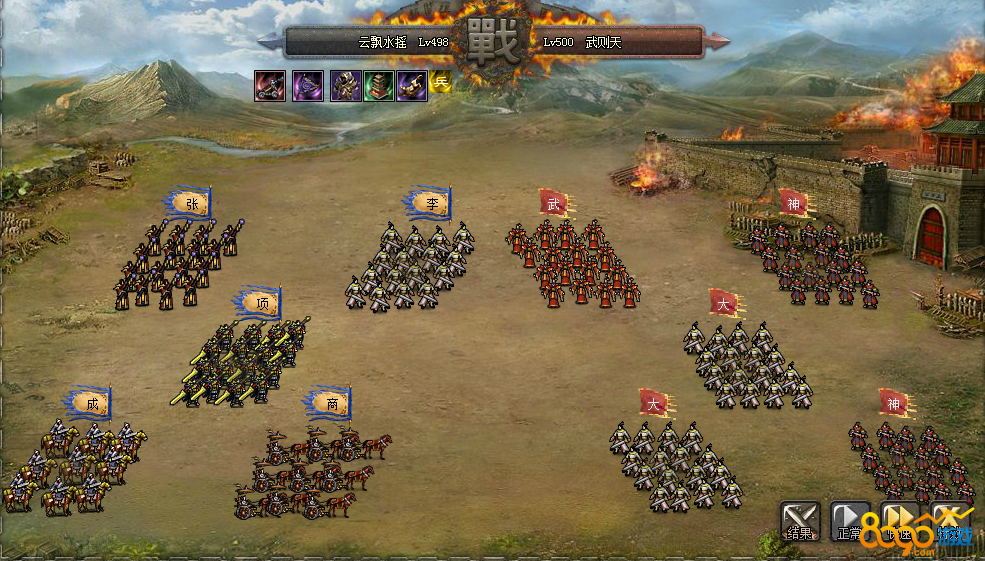Select the golden armor skill icon
This screenshot has height=561, width=985.
[346, 85]
